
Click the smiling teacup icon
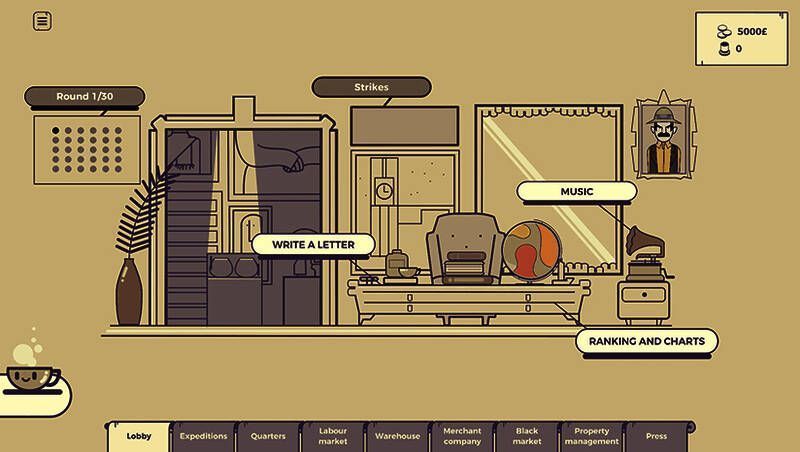click(x=33, y=377)
